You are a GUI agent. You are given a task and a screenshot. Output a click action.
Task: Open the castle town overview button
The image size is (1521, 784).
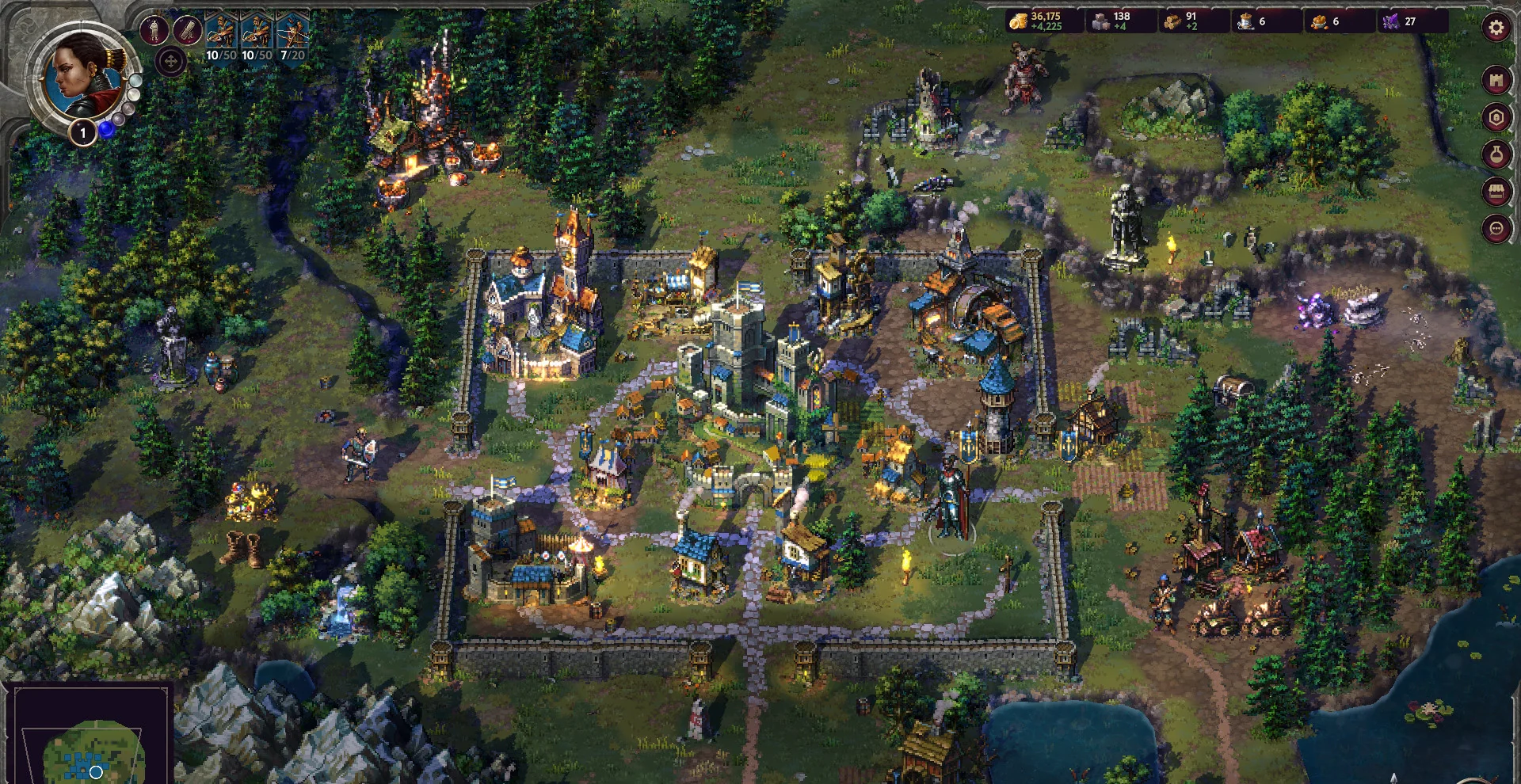[1496, 80]
